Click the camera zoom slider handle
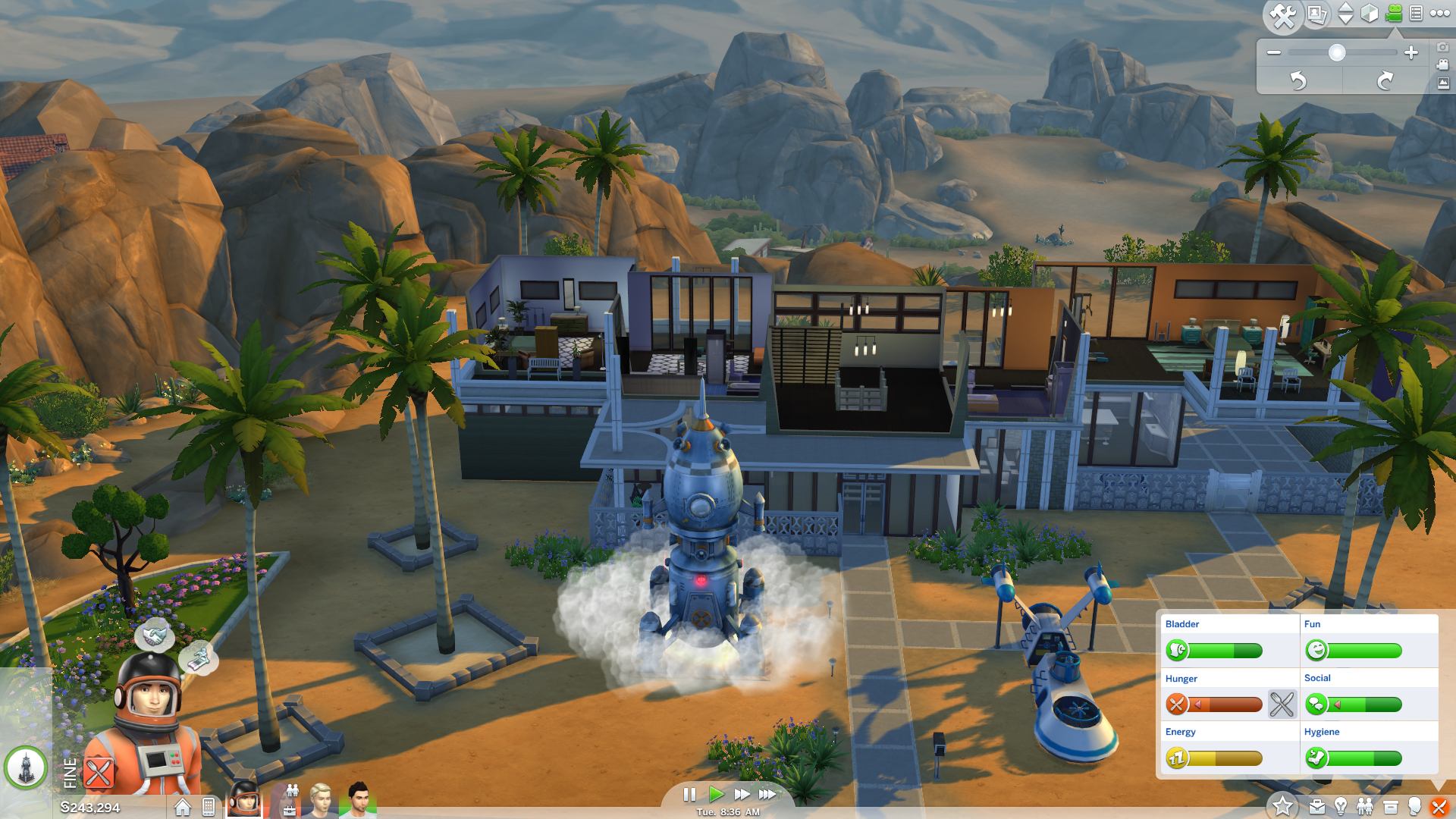The width and height of the screenshot is (1456, 819). 1336,53
